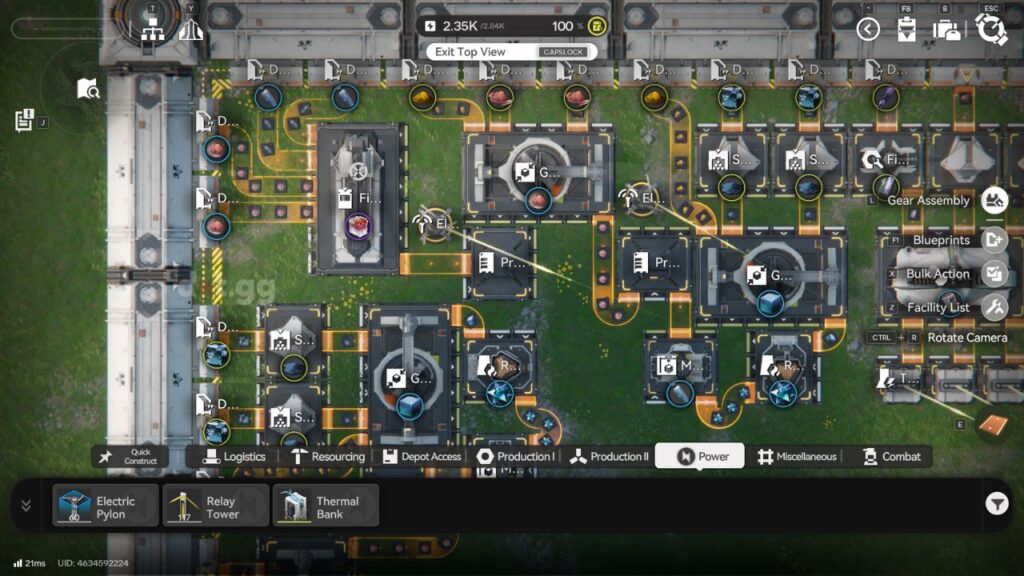Choose the Miscellaneous category tab
The width and height of the screenshot is (1024, 576).
click(x=796, y=457)
